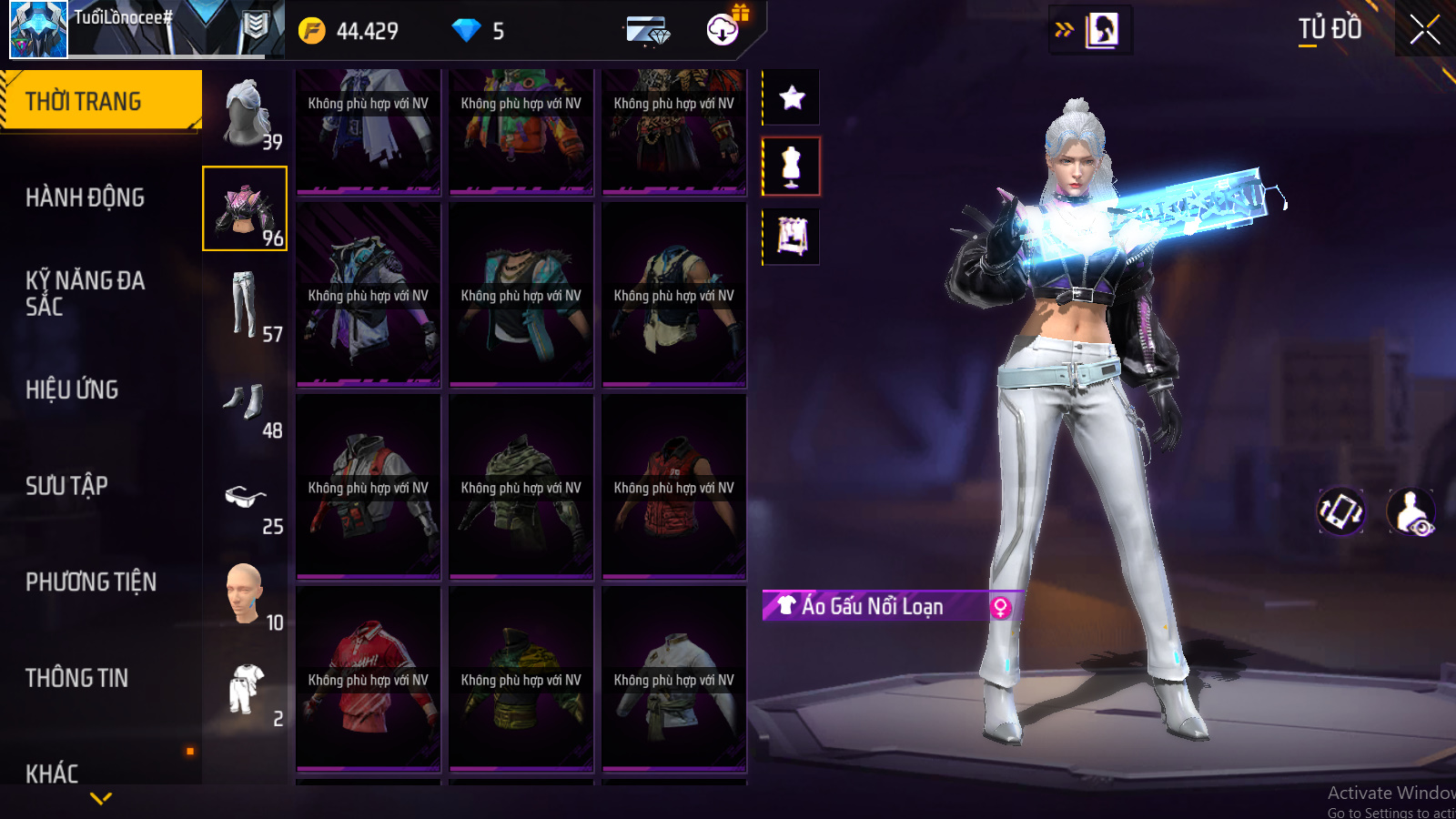Click the star favorites filter icon

click(x=792, y=97)
